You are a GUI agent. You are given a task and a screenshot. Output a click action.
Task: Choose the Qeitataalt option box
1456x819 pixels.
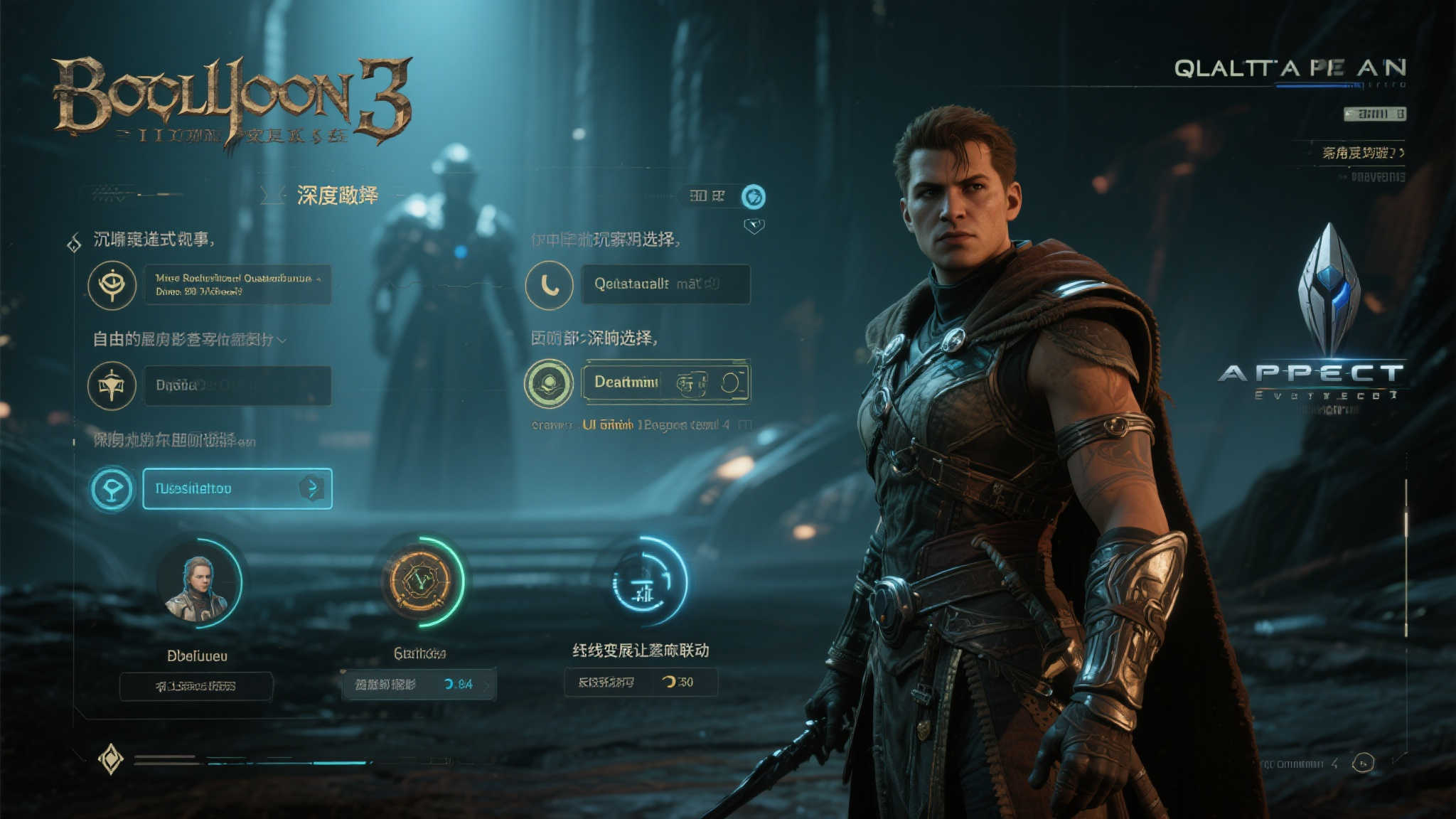(x=665, y=284)
